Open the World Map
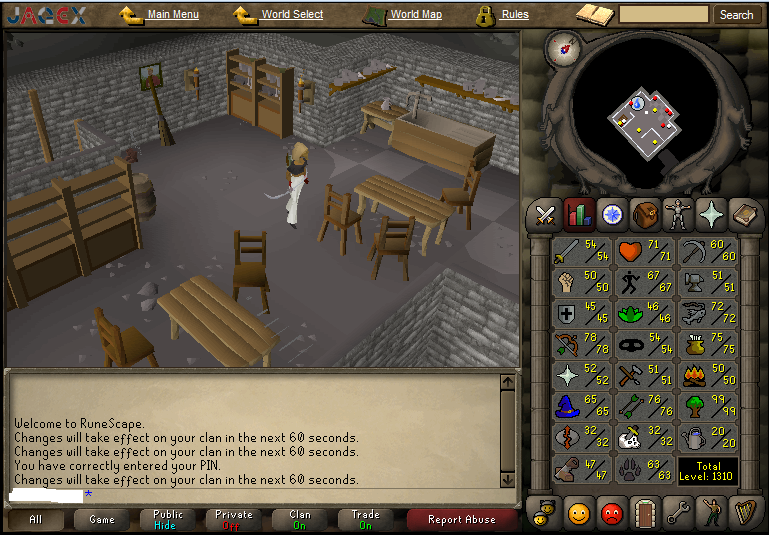 [415, 15]
